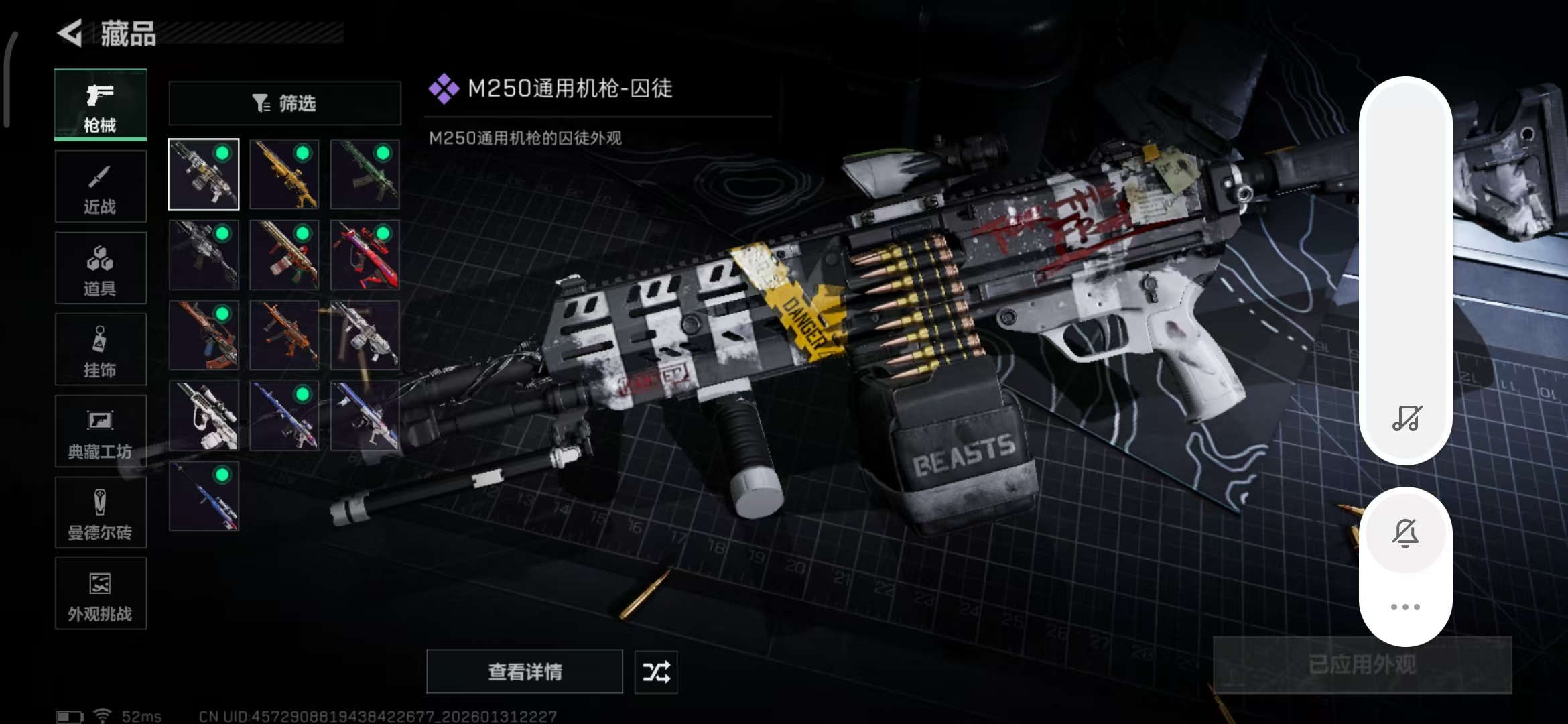
Task: Open the 筛选 filter options
Action: tap(284, 103)
